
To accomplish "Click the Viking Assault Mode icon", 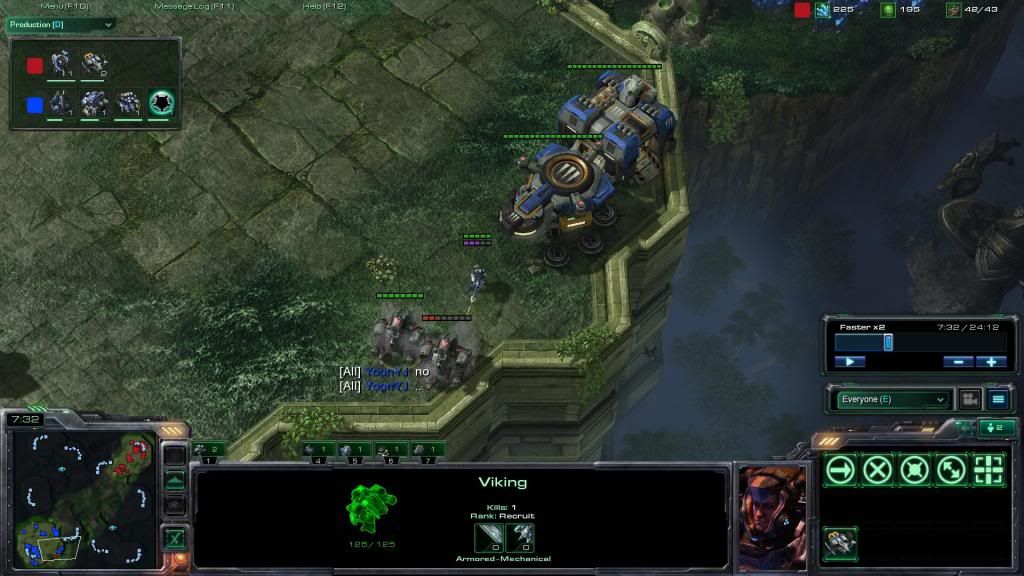I will [840, 543].
